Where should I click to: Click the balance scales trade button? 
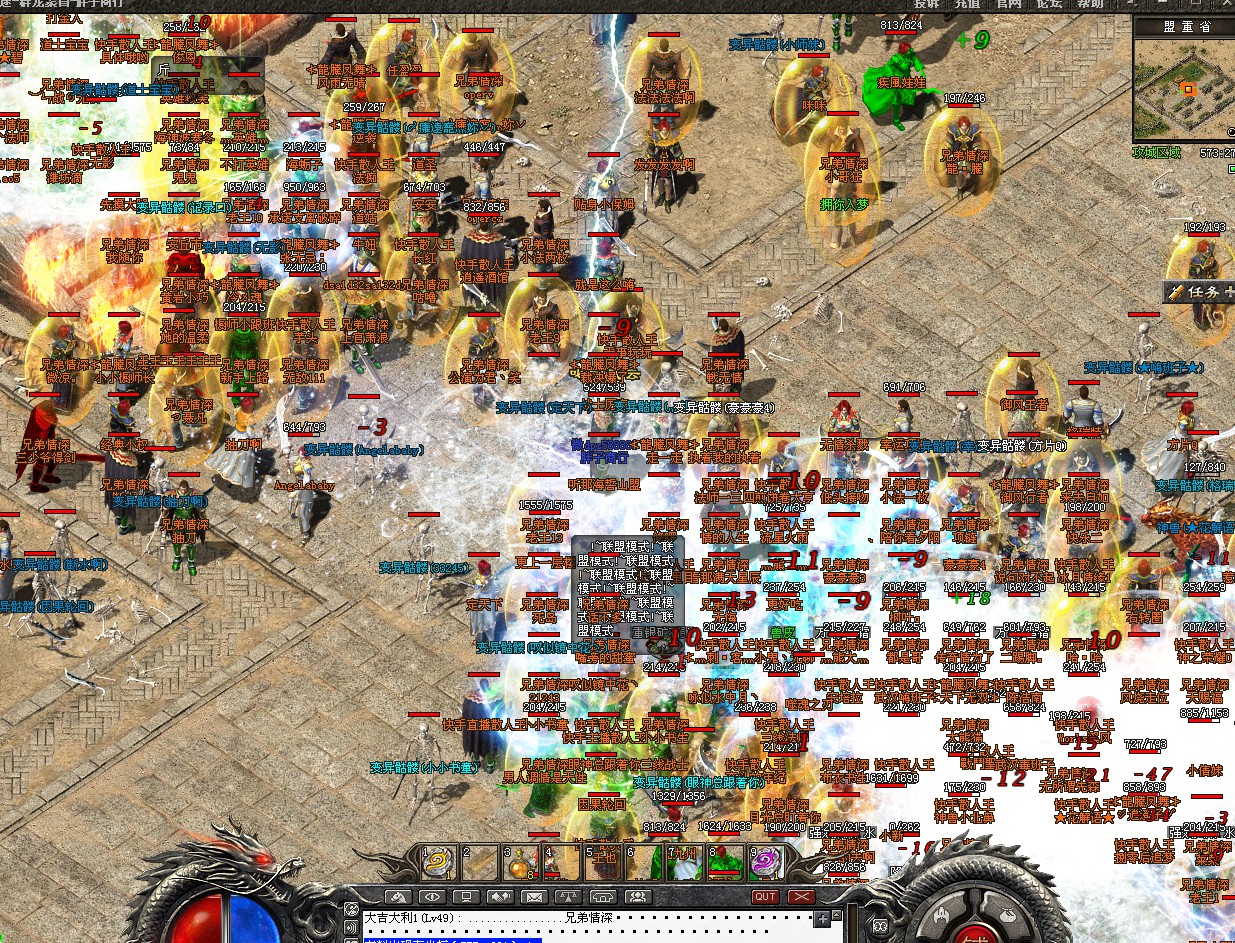(567, 897)
